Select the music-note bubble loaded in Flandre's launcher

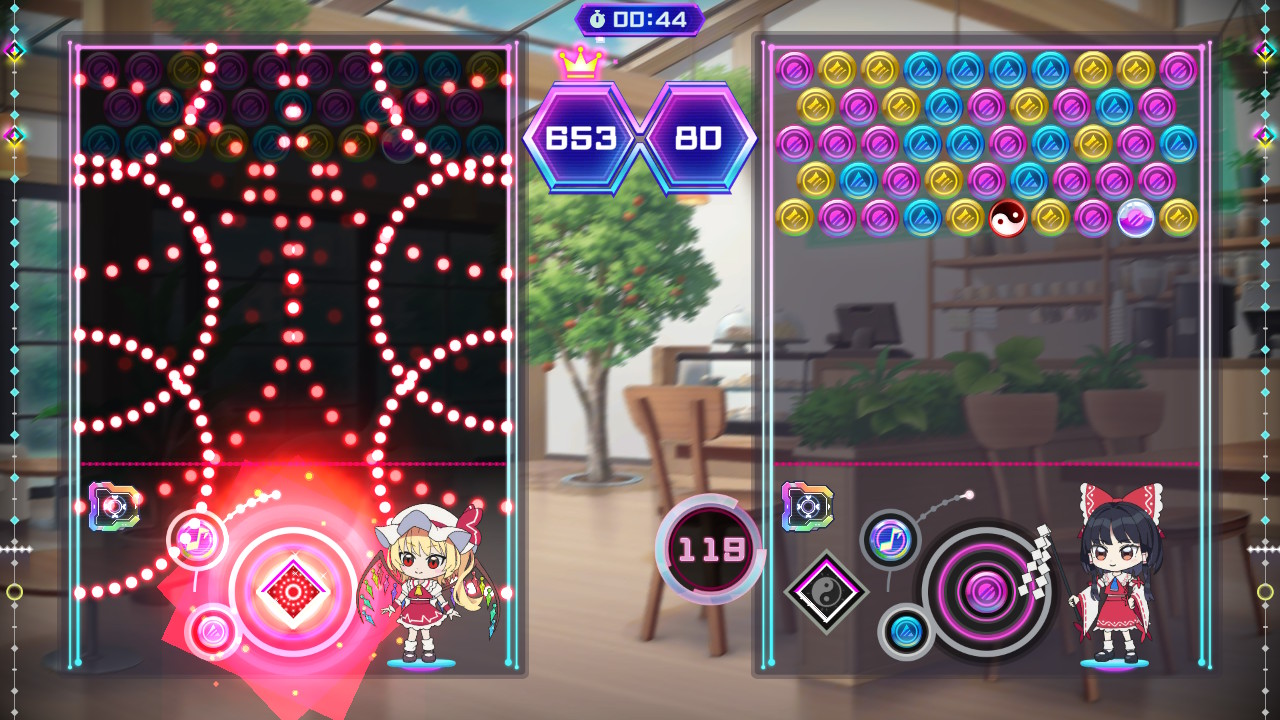197,537
